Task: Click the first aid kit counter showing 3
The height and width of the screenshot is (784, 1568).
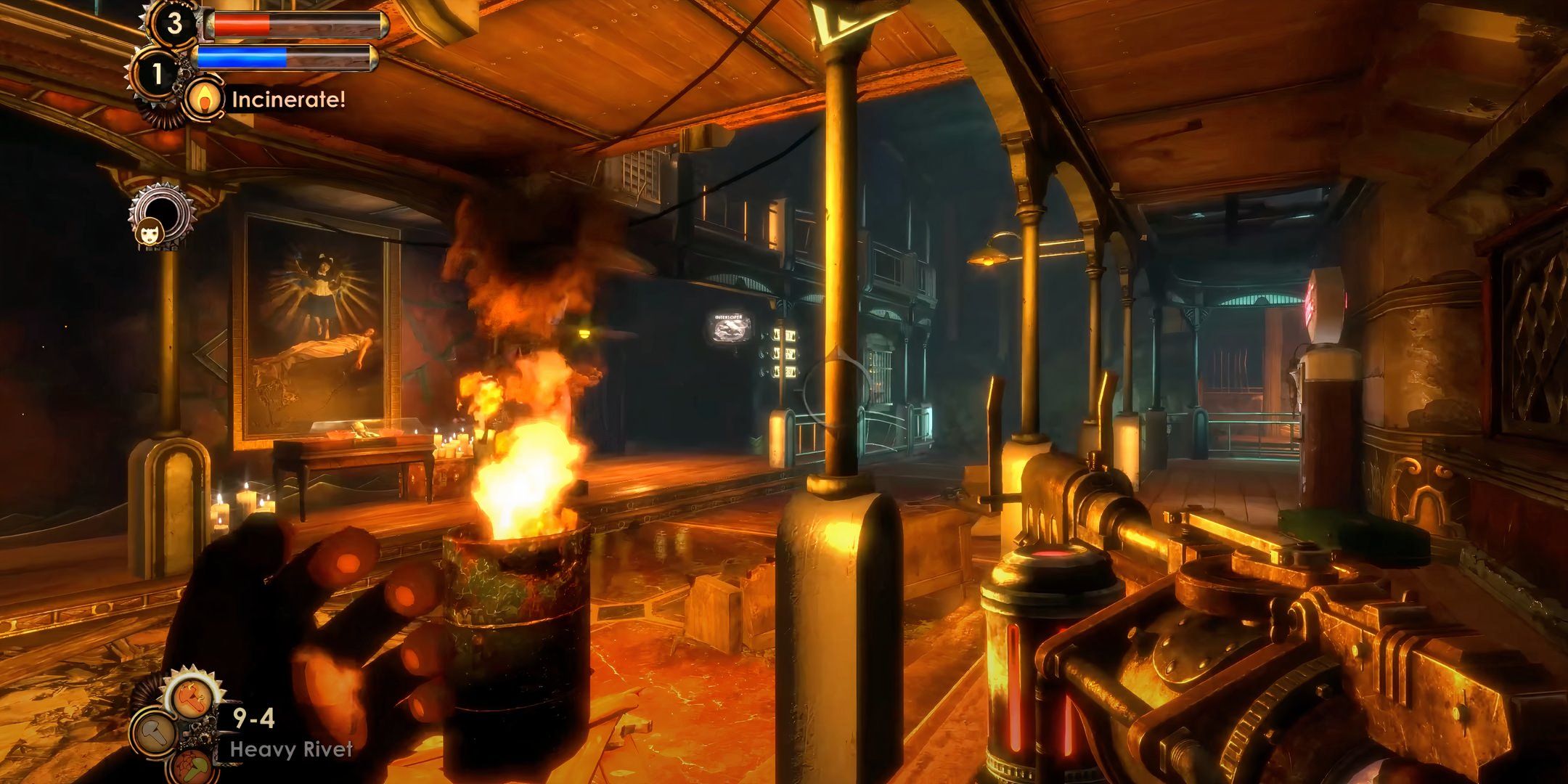Action: coord(174,24)
